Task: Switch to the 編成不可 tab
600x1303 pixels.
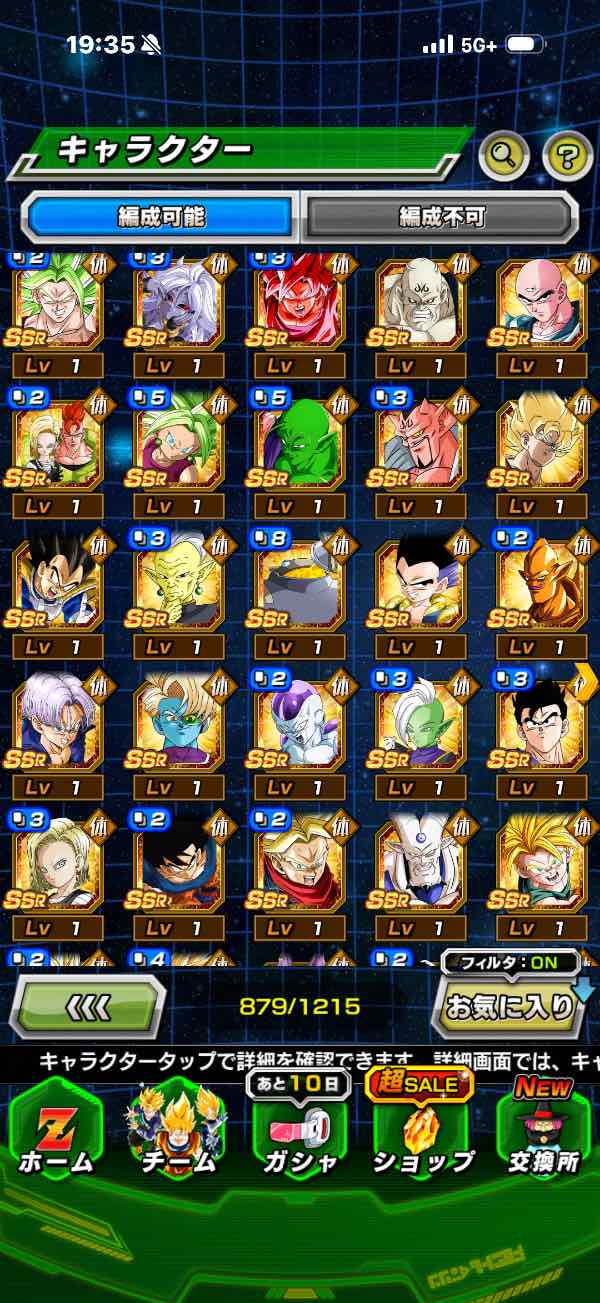Action: pos(440,216)
